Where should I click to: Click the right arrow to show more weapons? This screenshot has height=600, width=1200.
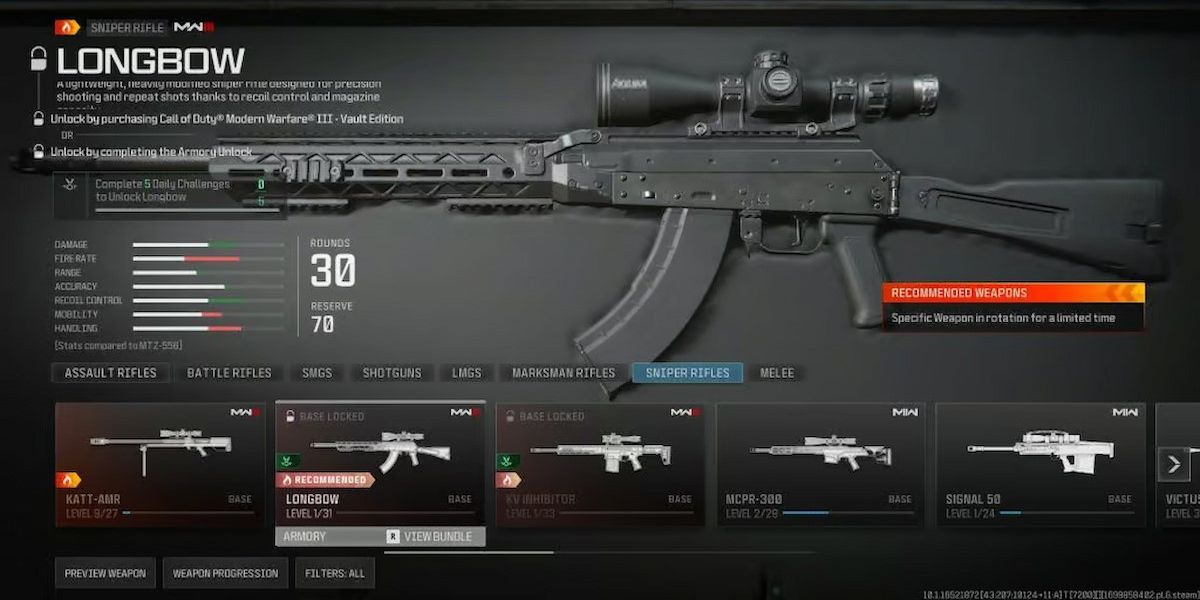pos(1173,464)
